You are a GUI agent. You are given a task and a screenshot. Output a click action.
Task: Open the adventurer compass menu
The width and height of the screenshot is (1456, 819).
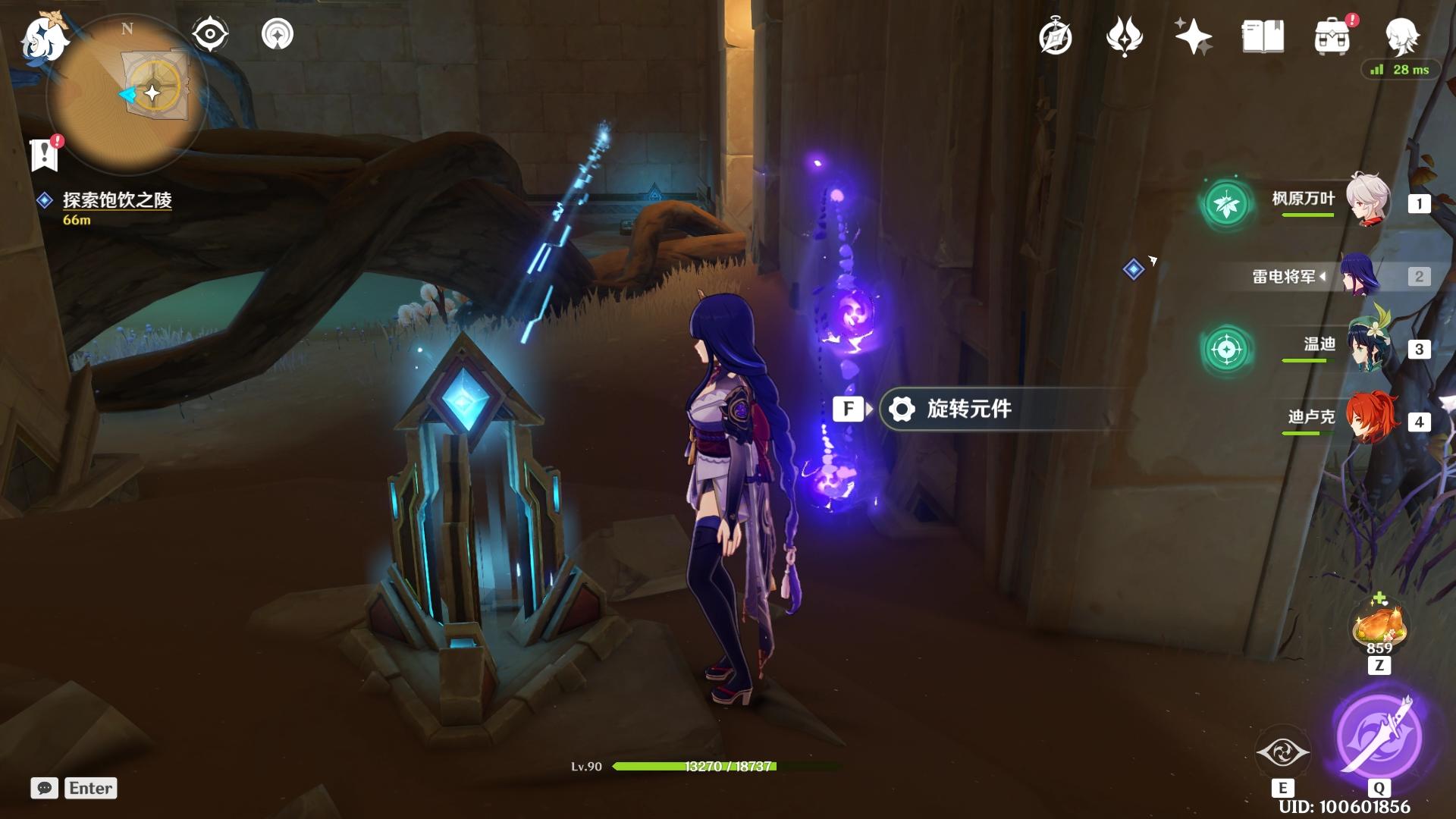click(x=1056, y=37)
